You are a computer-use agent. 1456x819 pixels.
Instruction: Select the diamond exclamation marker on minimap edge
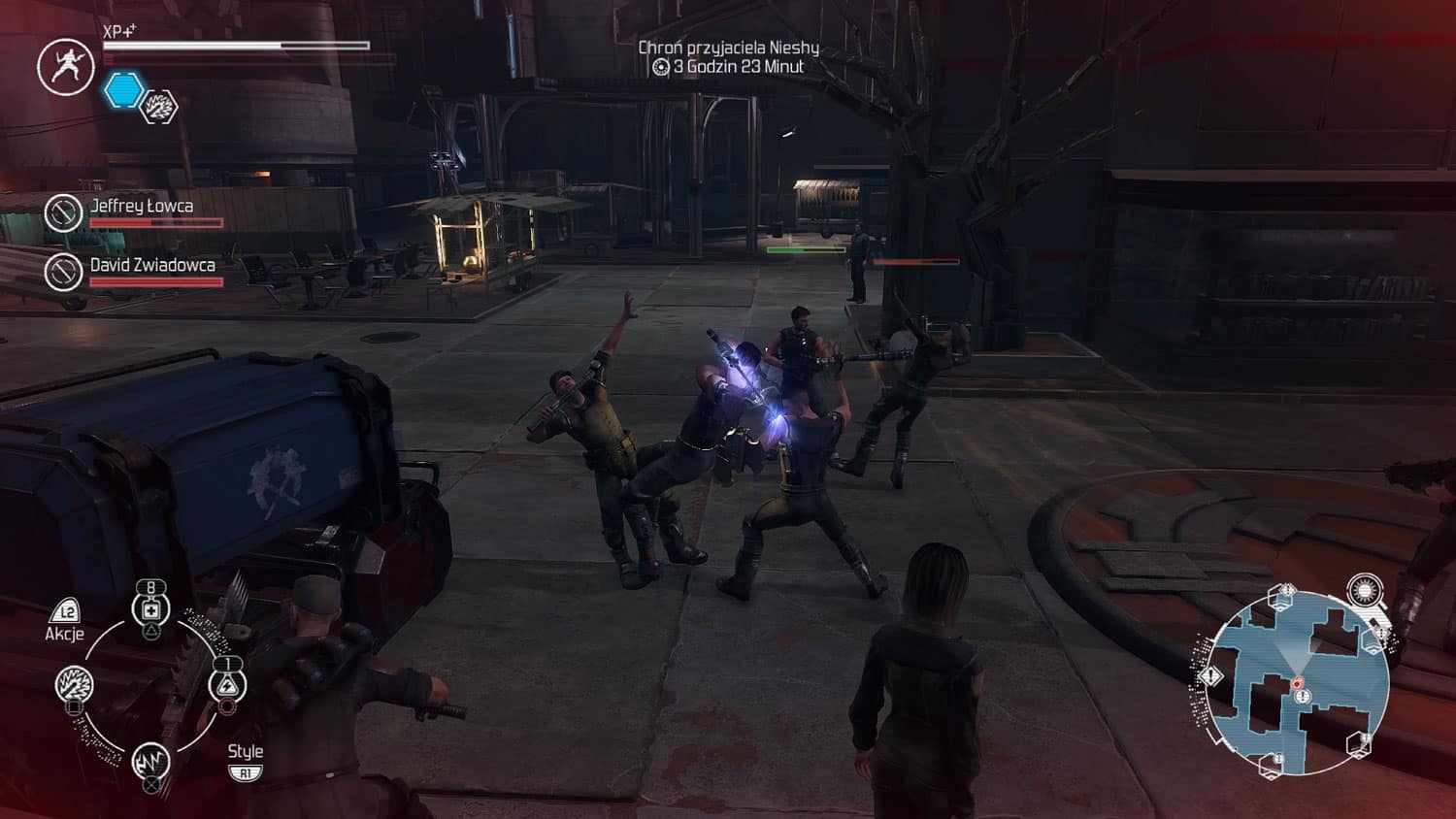tap(1211, 675)
